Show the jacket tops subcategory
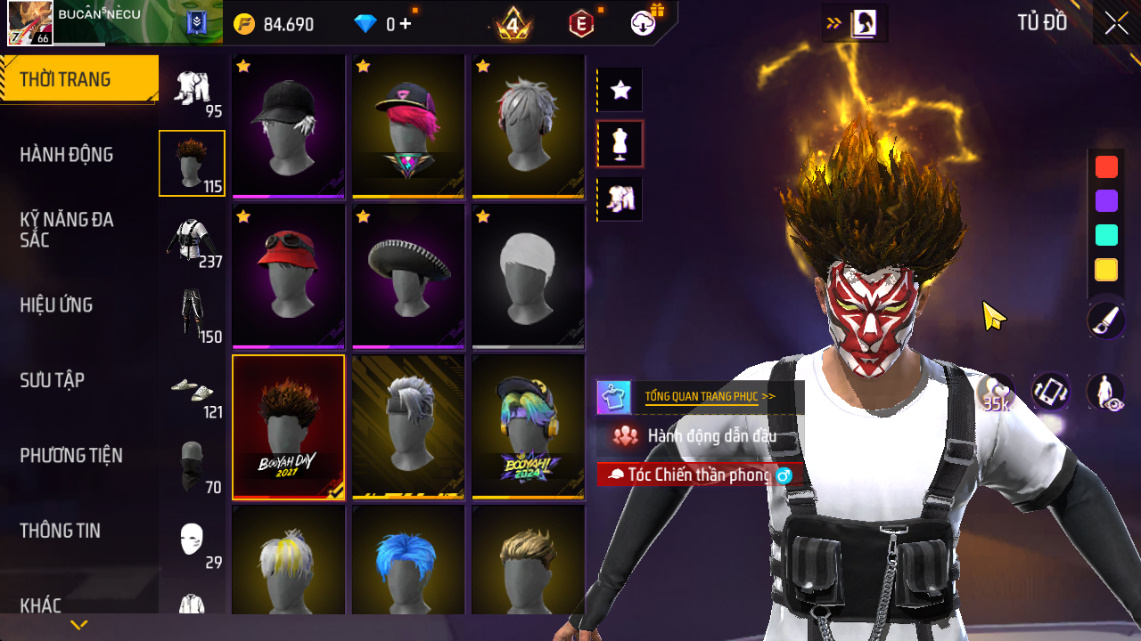 pyautogui.click(x=192, y=240)
